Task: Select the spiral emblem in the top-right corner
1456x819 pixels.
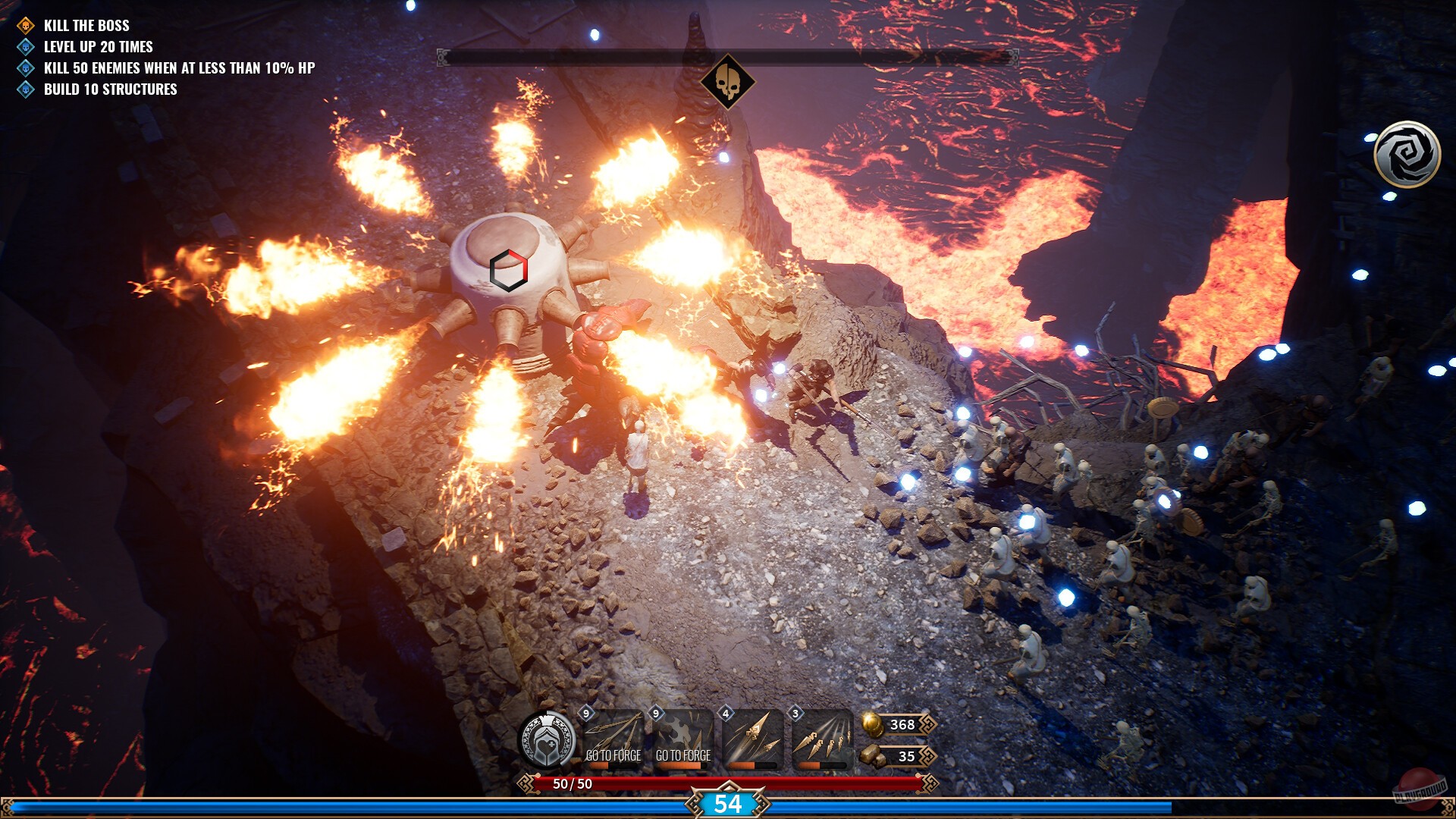Action: point(1406,153)
